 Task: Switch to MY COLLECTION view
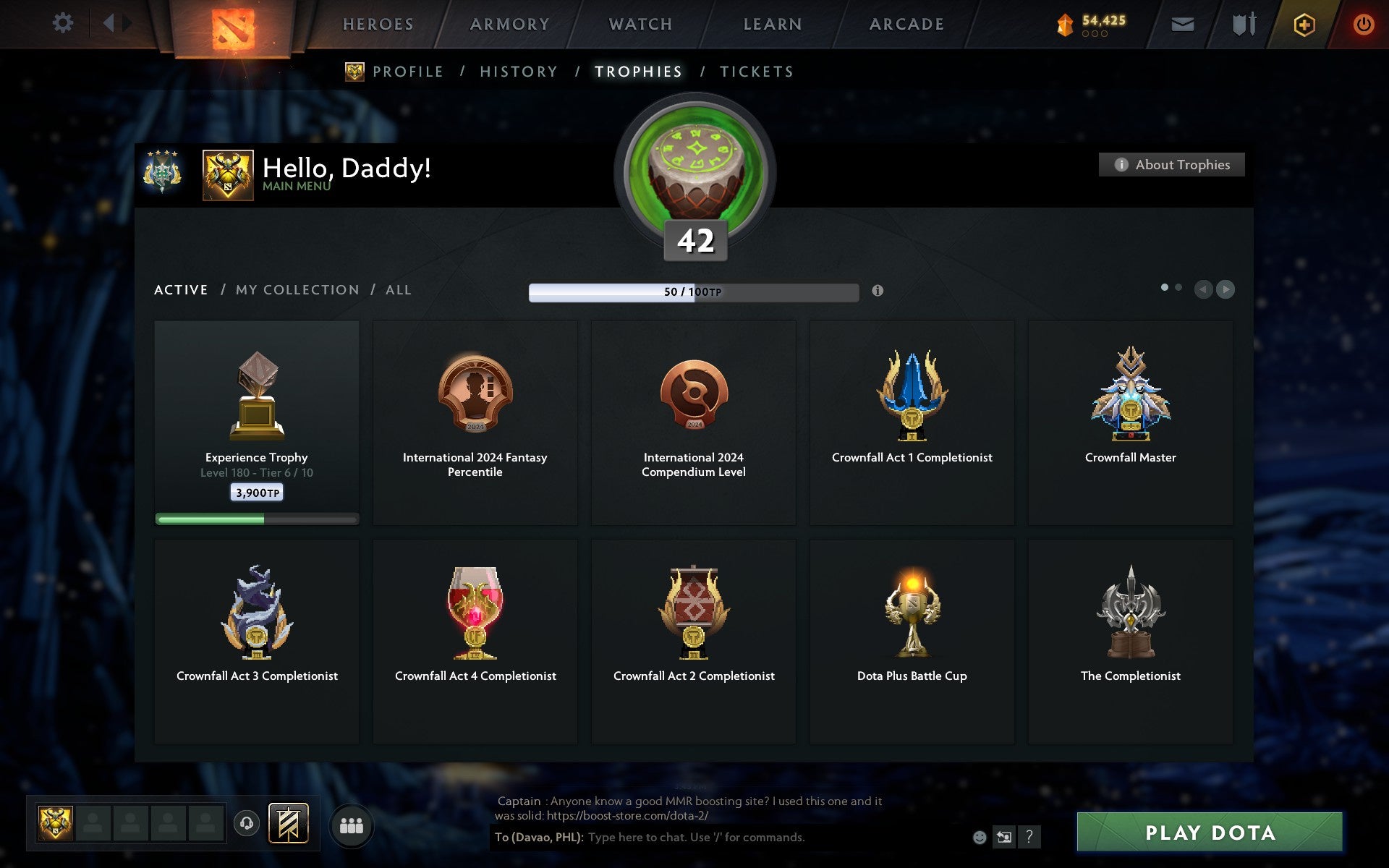coord(297,289)
